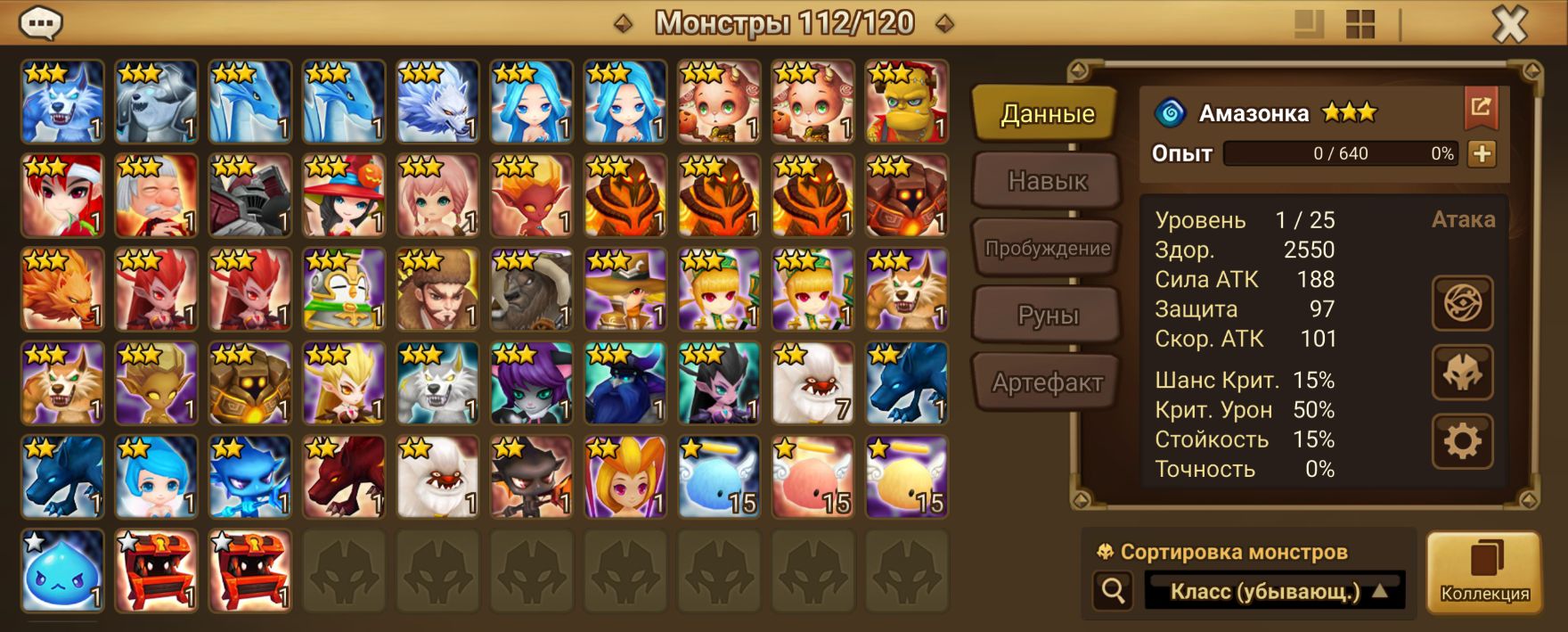Select the Пробуждение tab

1046,249
